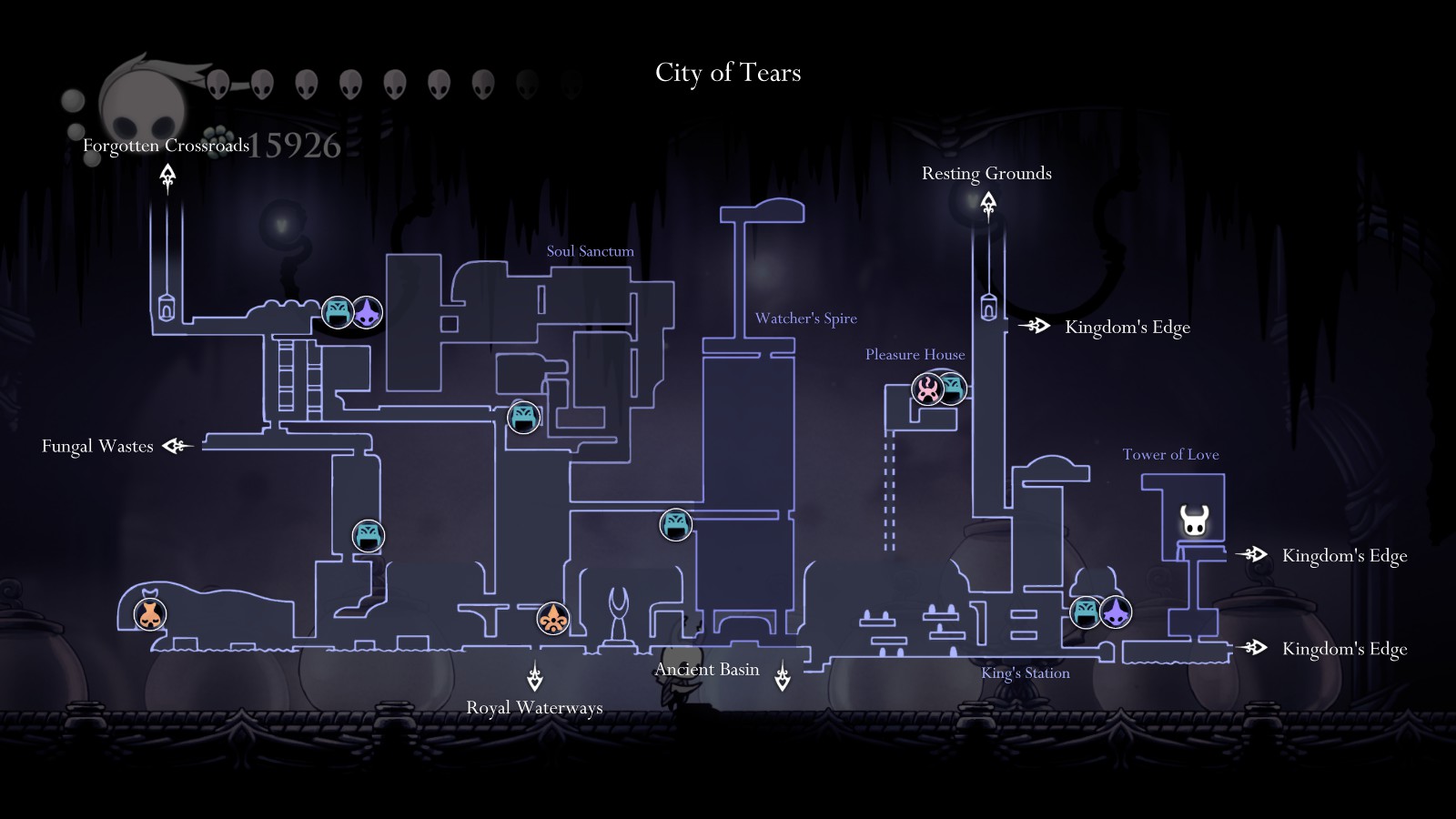Select the Royal Waterways exit arrow
The height and width of the screenshot is (819, 1456).
[535, 679]
